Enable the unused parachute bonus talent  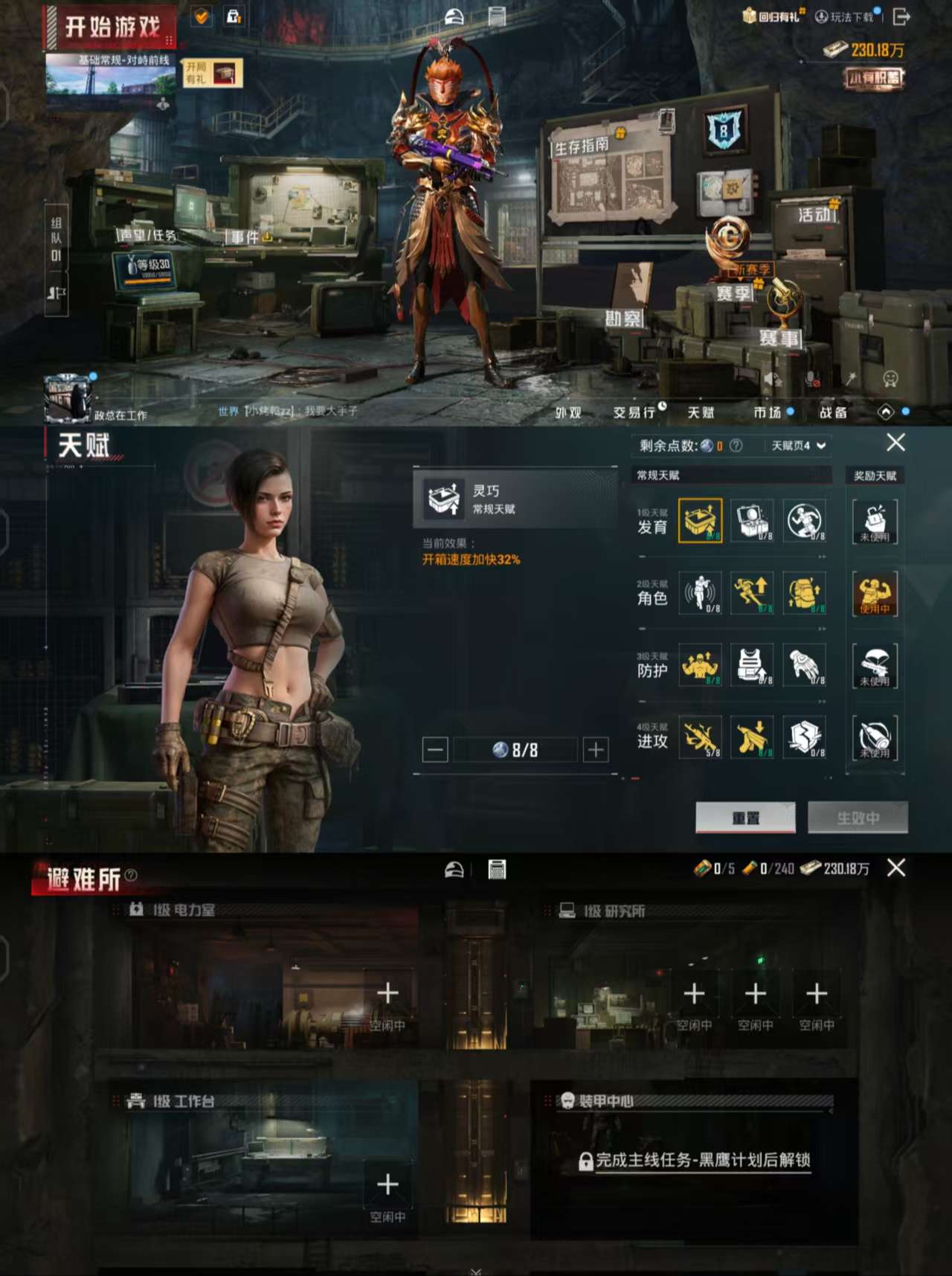pos(875,664)
